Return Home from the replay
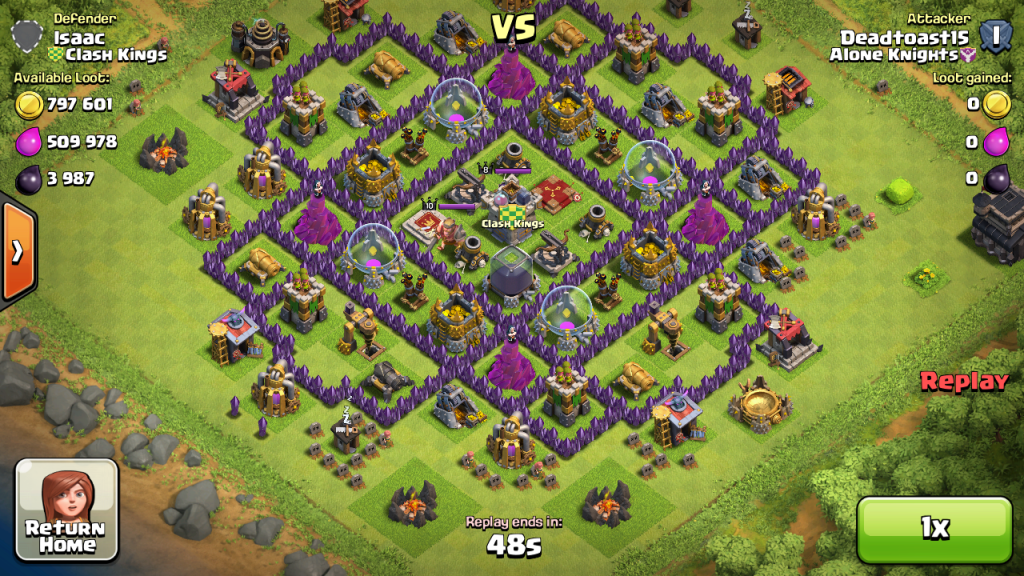The height and width of the screenshot is (576, 1024). tap(66, 509)
